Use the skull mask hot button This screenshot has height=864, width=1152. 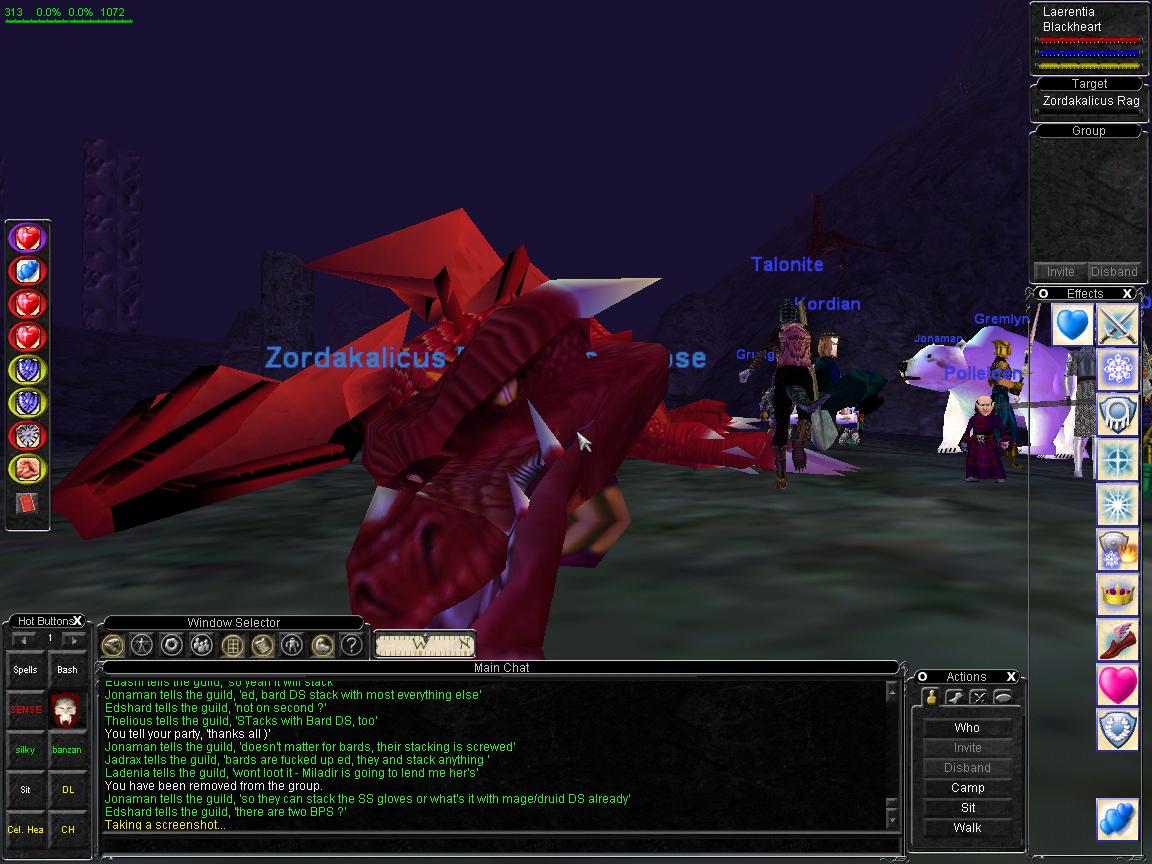pos(67,710)
